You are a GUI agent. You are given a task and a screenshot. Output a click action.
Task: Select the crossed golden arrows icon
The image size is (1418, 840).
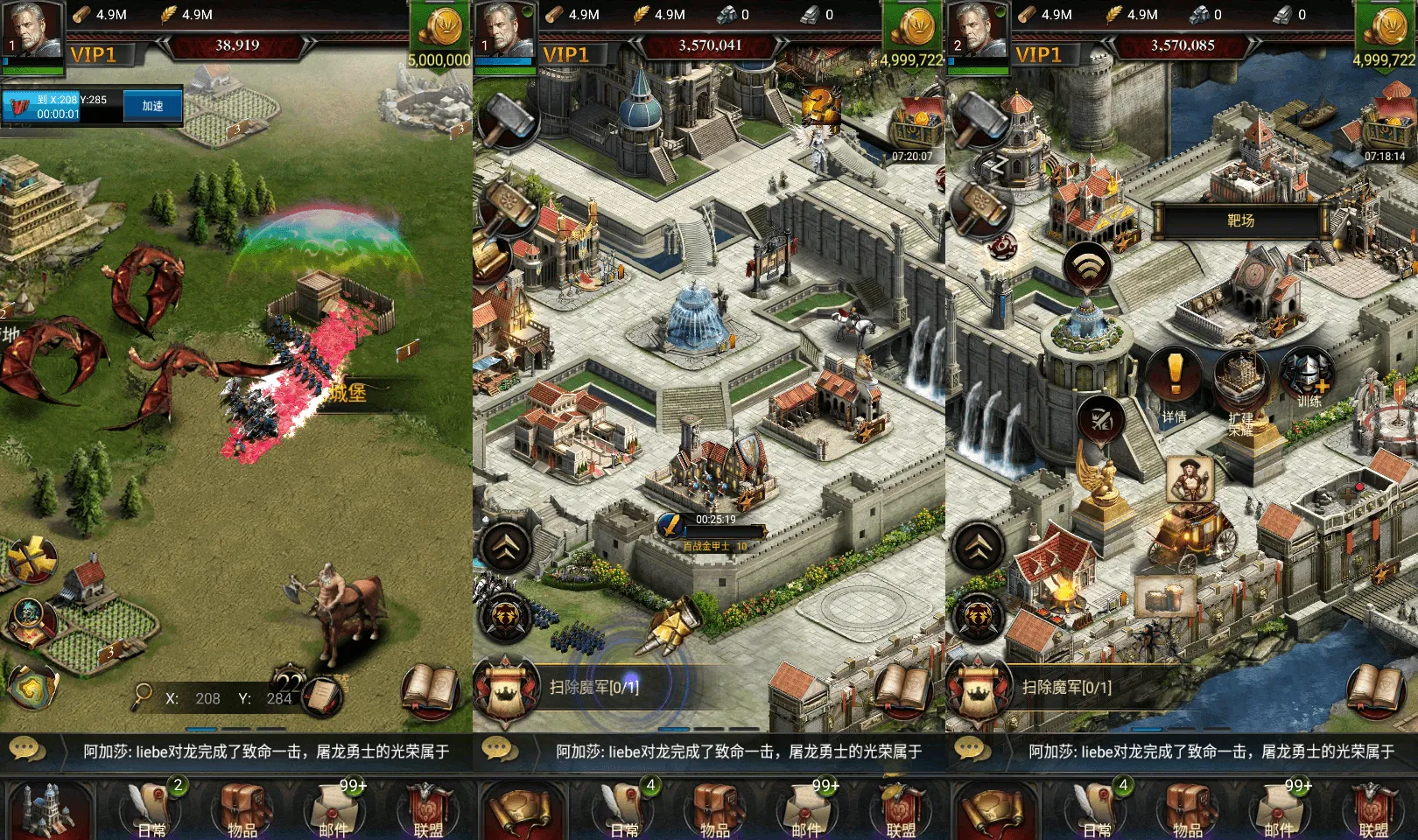(32, 558)
